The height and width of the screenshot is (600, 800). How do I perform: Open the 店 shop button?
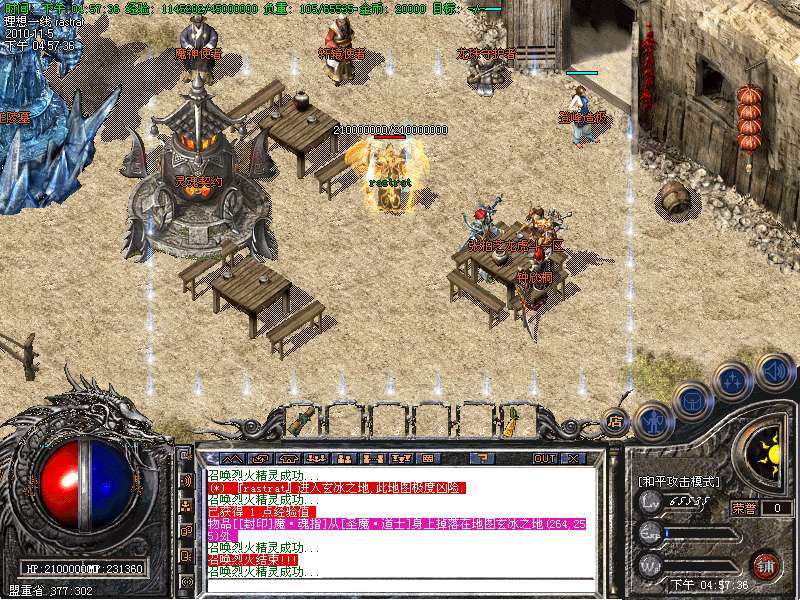(x=616, y=421)
